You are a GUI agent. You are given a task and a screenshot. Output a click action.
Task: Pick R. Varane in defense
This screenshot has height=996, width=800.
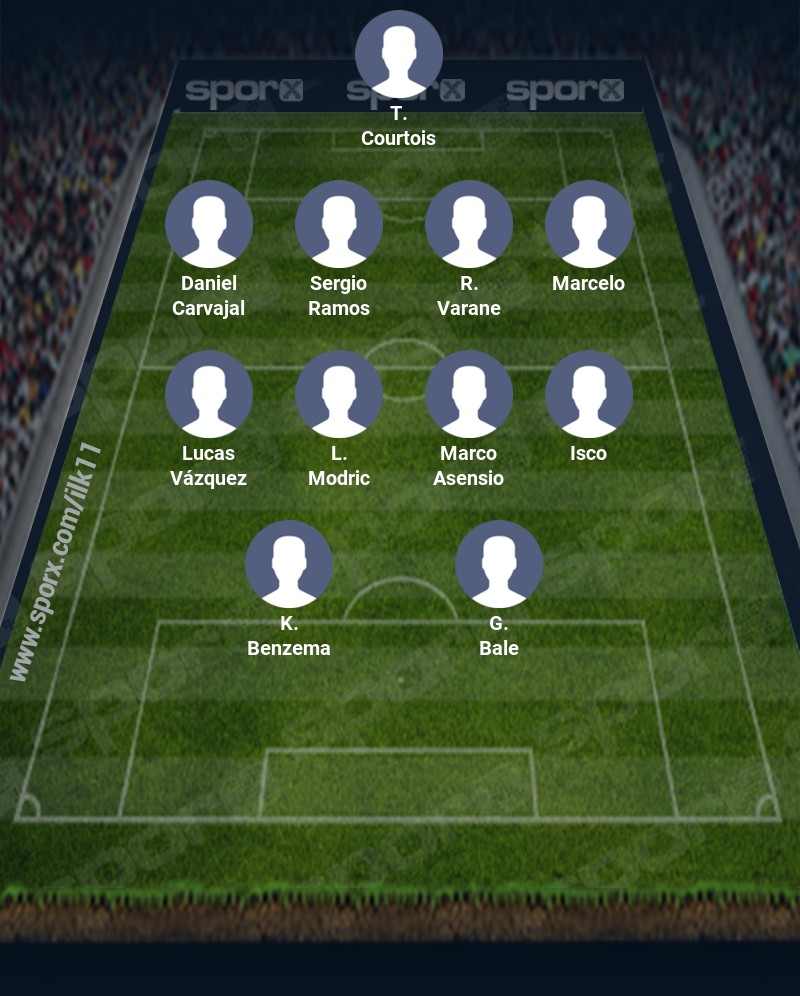pyautogui.click(x=469, y=224)
